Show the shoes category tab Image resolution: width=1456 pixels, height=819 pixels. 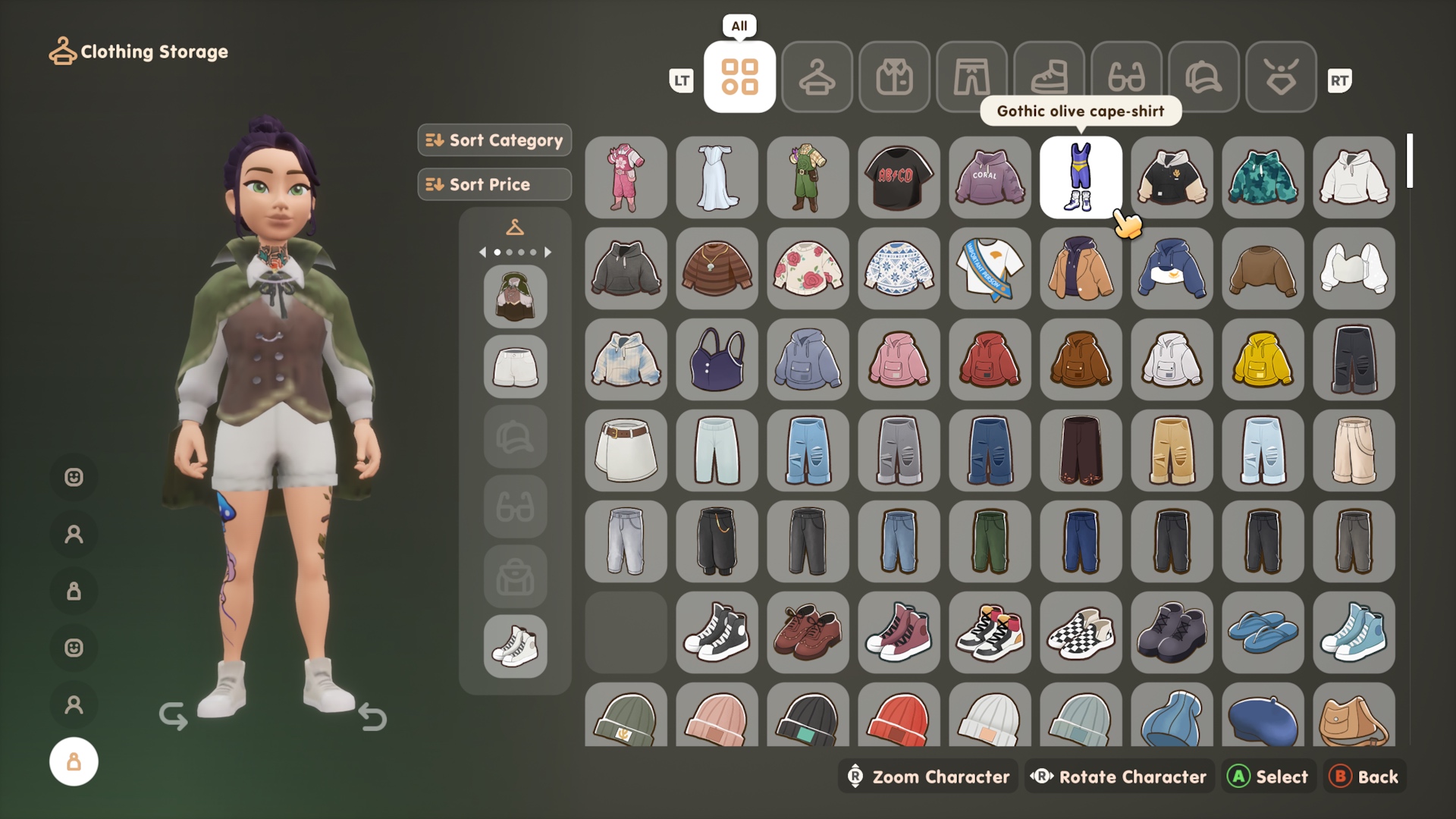point(1049,77)
